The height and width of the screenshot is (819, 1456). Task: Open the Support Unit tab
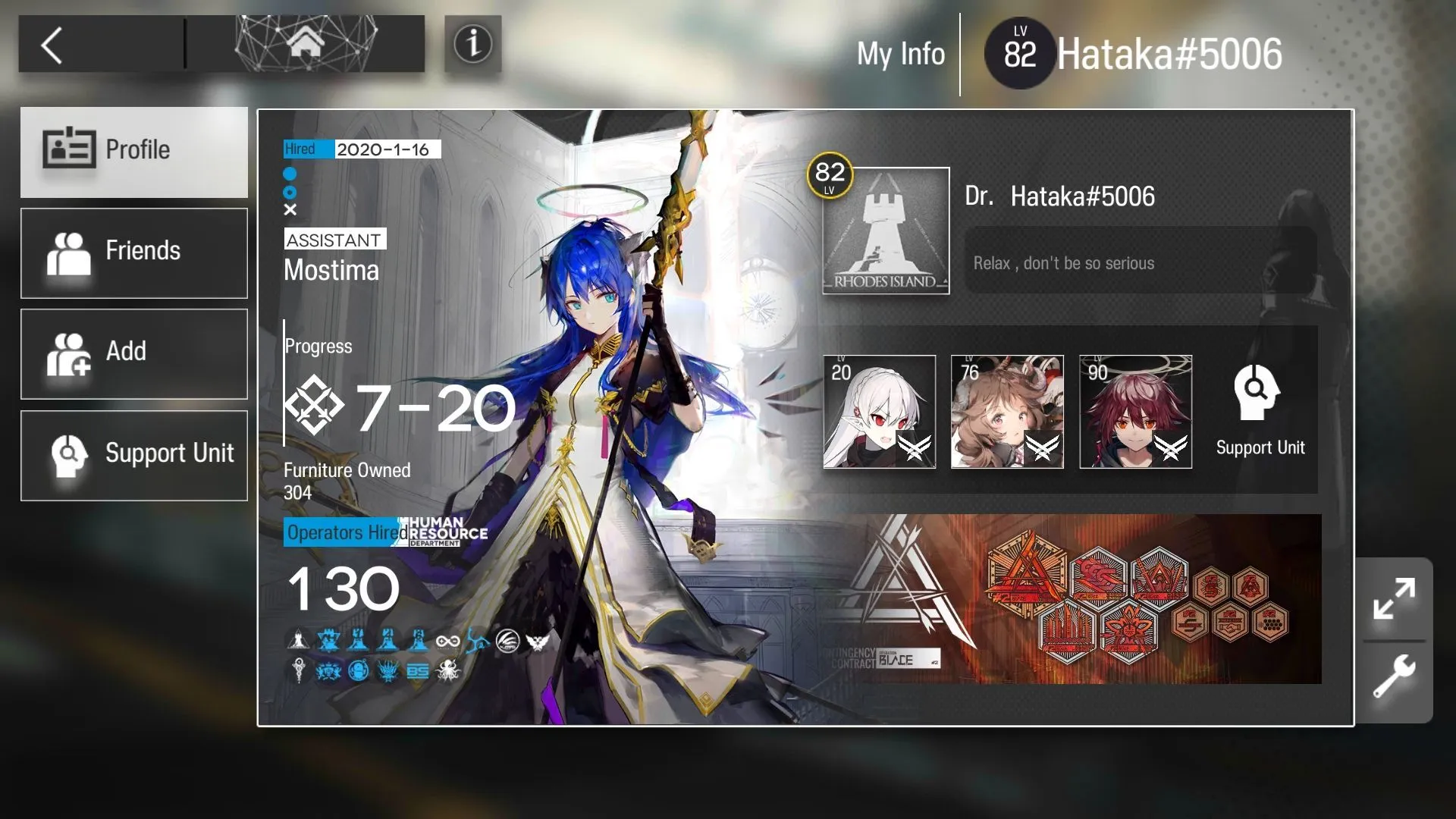134,455
